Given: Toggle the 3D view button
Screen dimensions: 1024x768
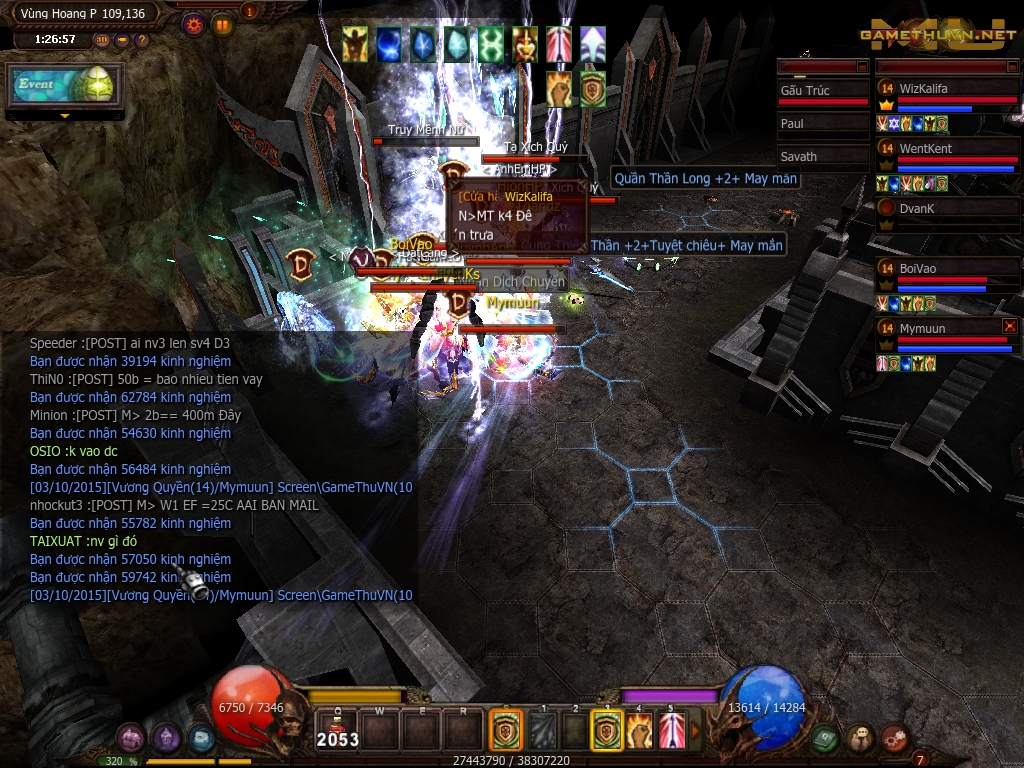Looking at the screenshot, I should [103, 40].
